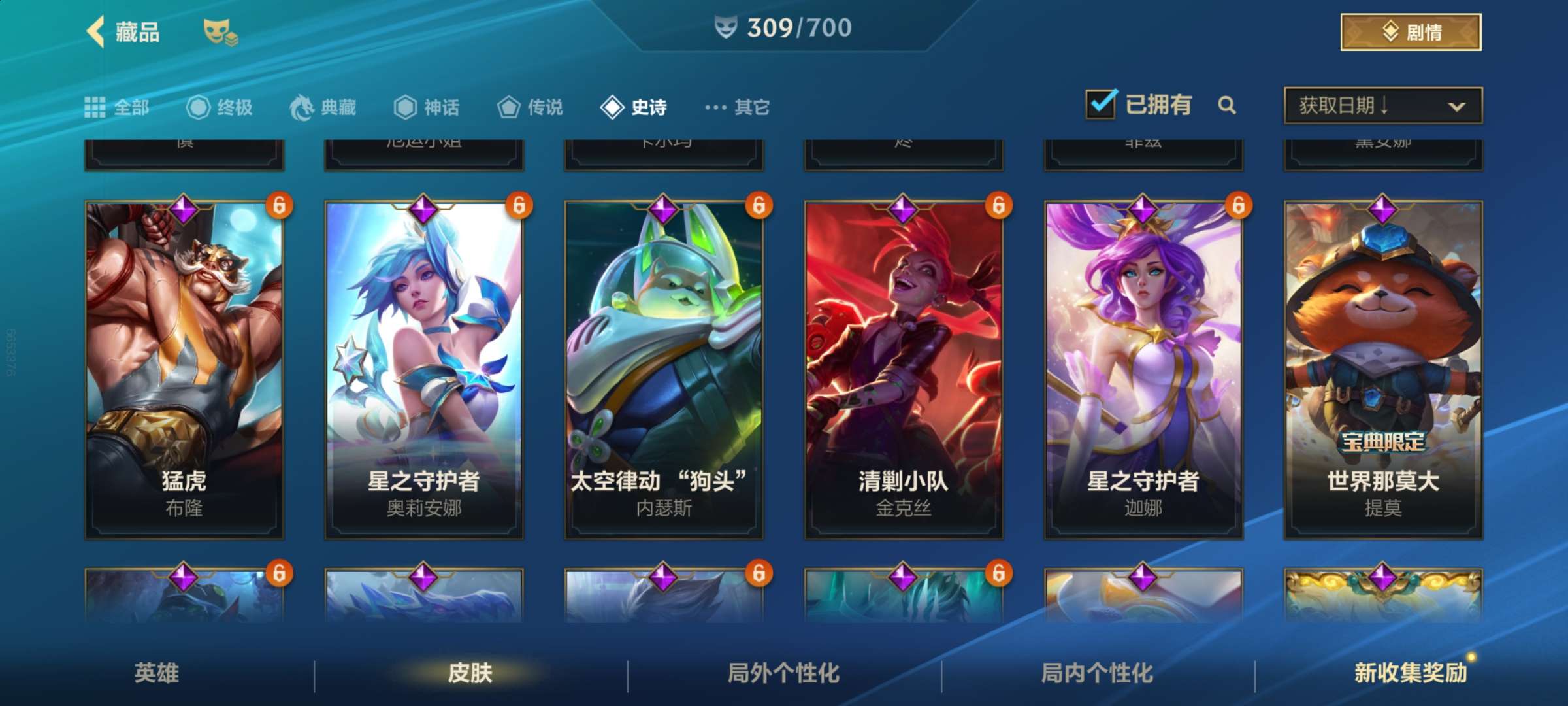The height and width of the screenshot is (706, 1568).
Task: Show 全部 skins filter
Action: click(x=118, y=107)
